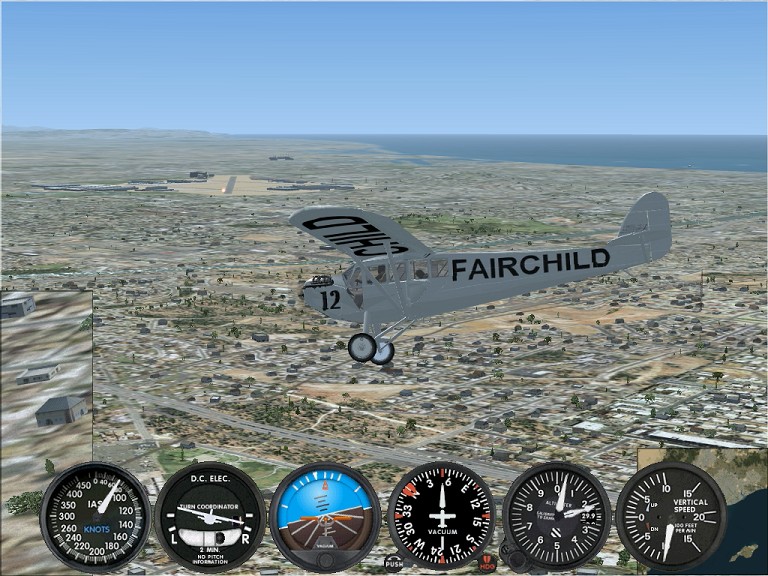Turn the heading gauge PUSH knob

(394, 563)
